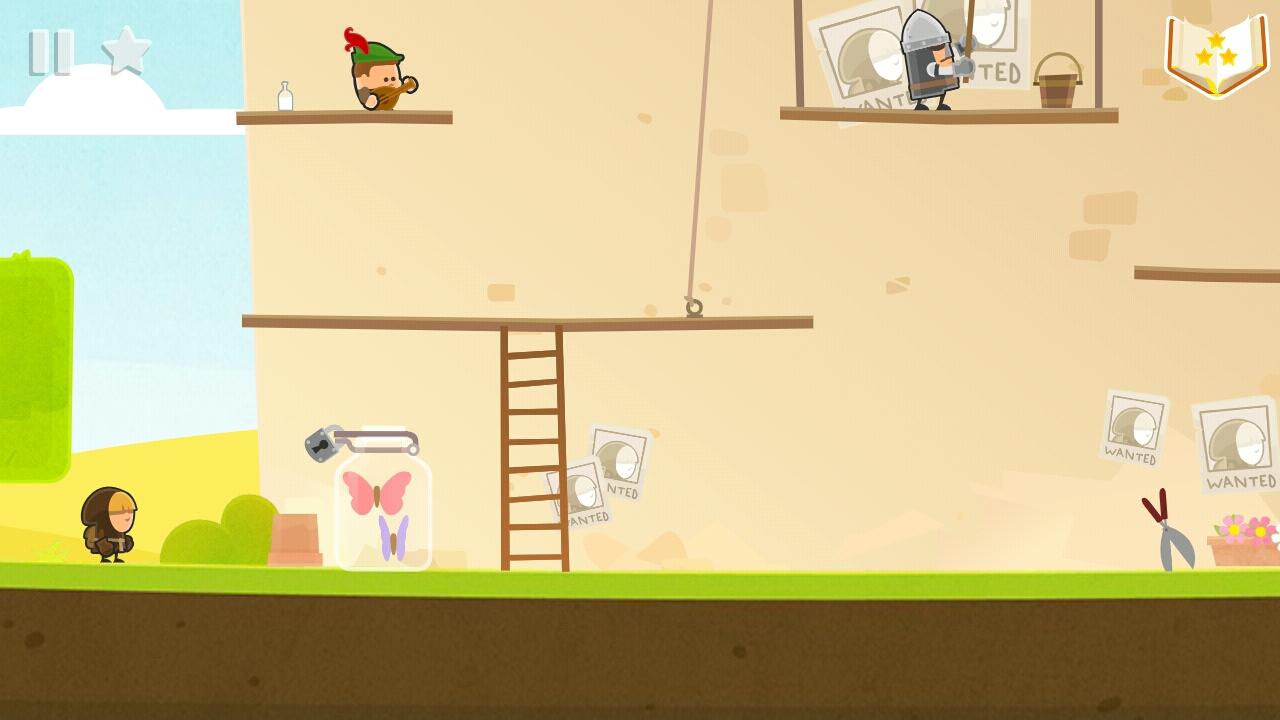Pause the game with the pause button

click(51, 52)
